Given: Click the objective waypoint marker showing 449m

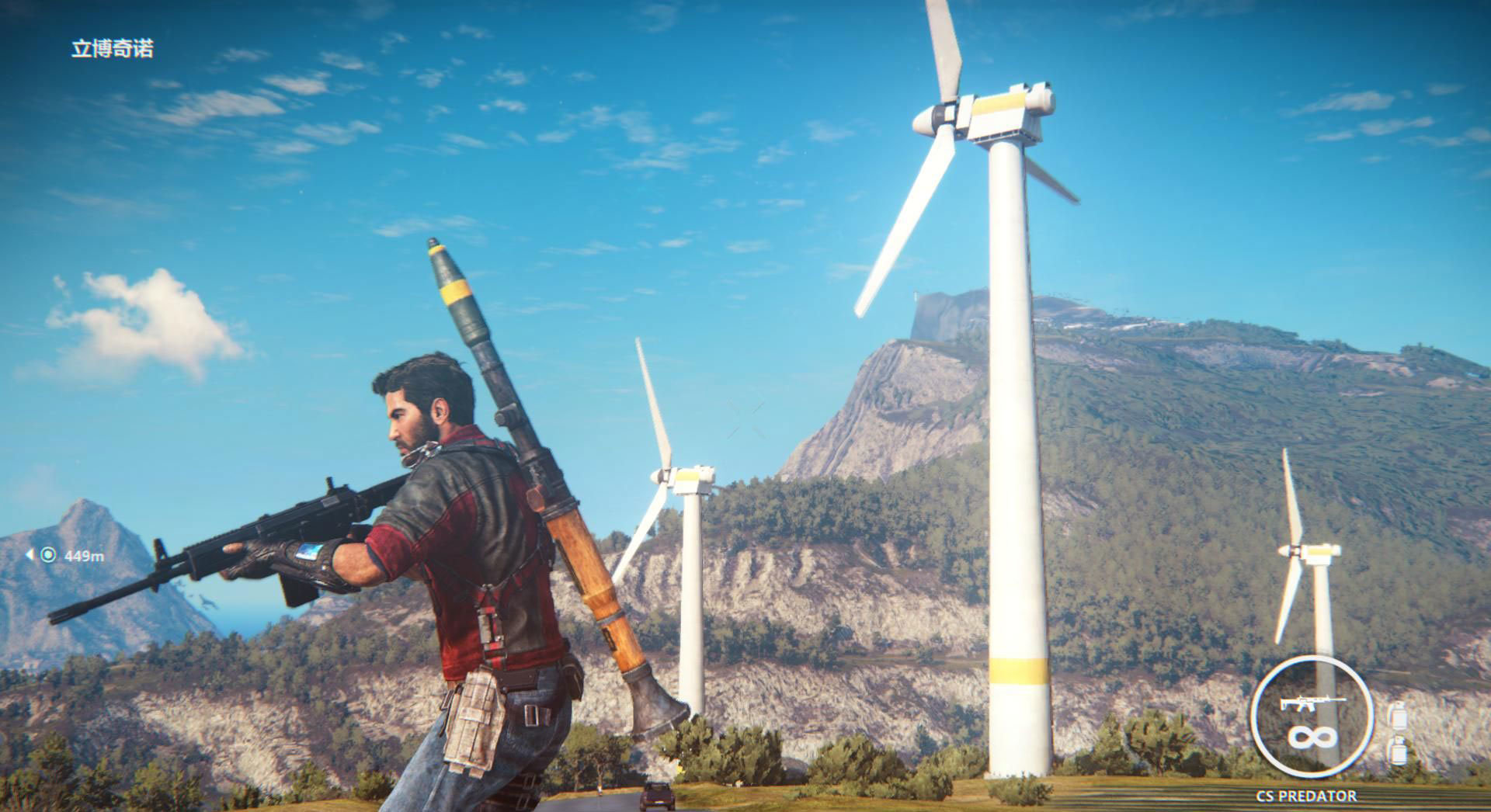Looking at the screenshot, I should click(x=48, y=555).
